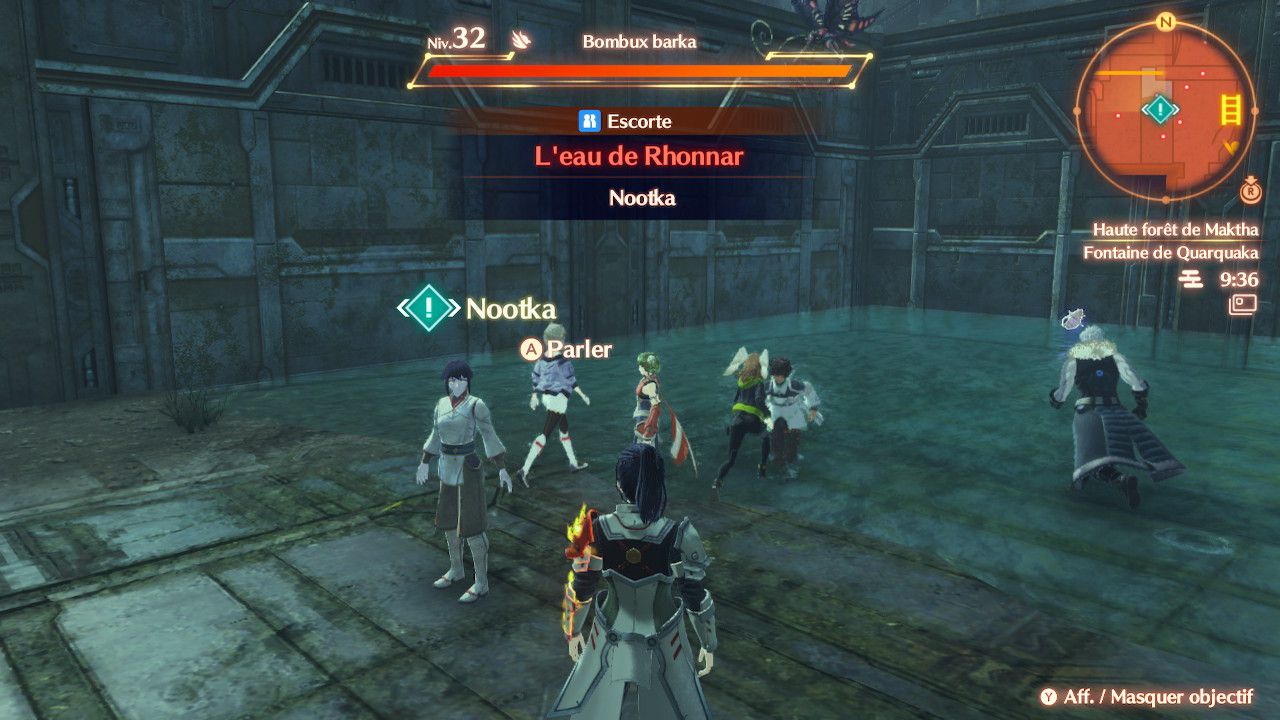The width and height of the screenshot is (1280, 720).
Task: Click the teal exclamation marker beside Nootka
Action: [429, 307]
